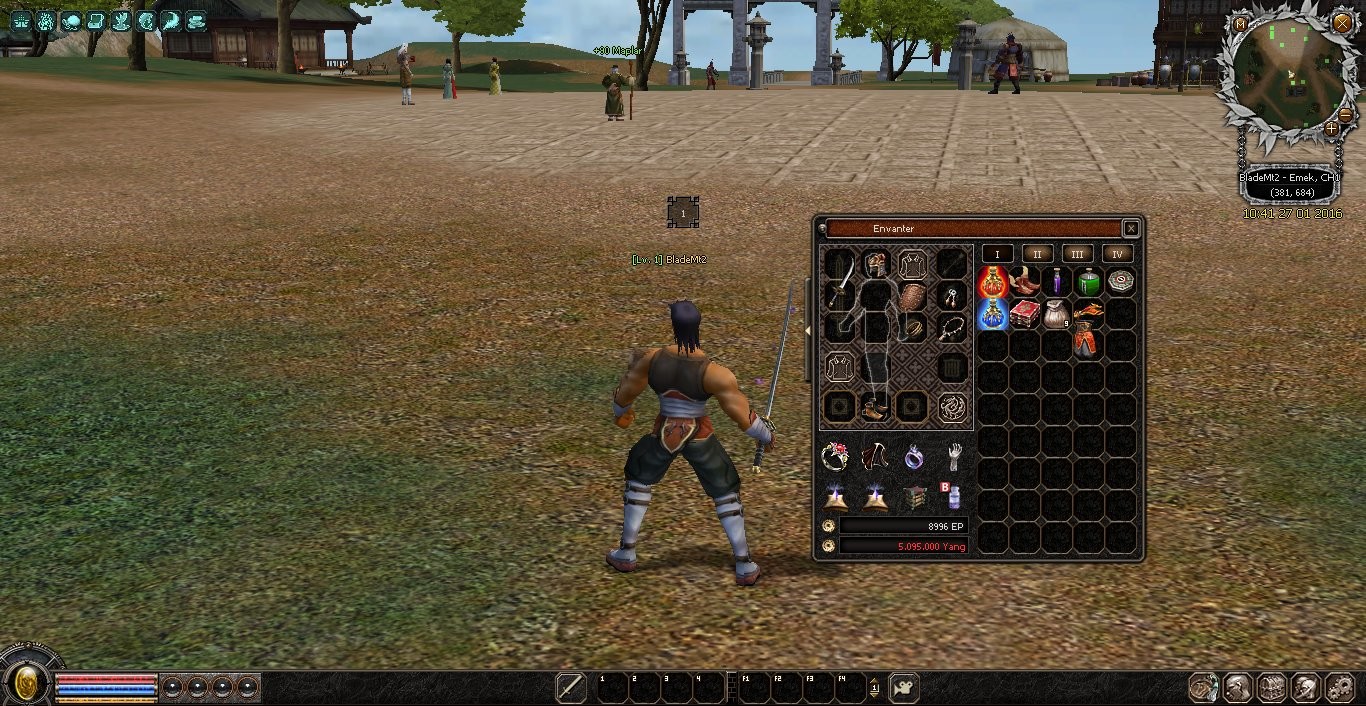Show inventory page IV
Screen dimensions: 1366x706
coord(1117,254)
